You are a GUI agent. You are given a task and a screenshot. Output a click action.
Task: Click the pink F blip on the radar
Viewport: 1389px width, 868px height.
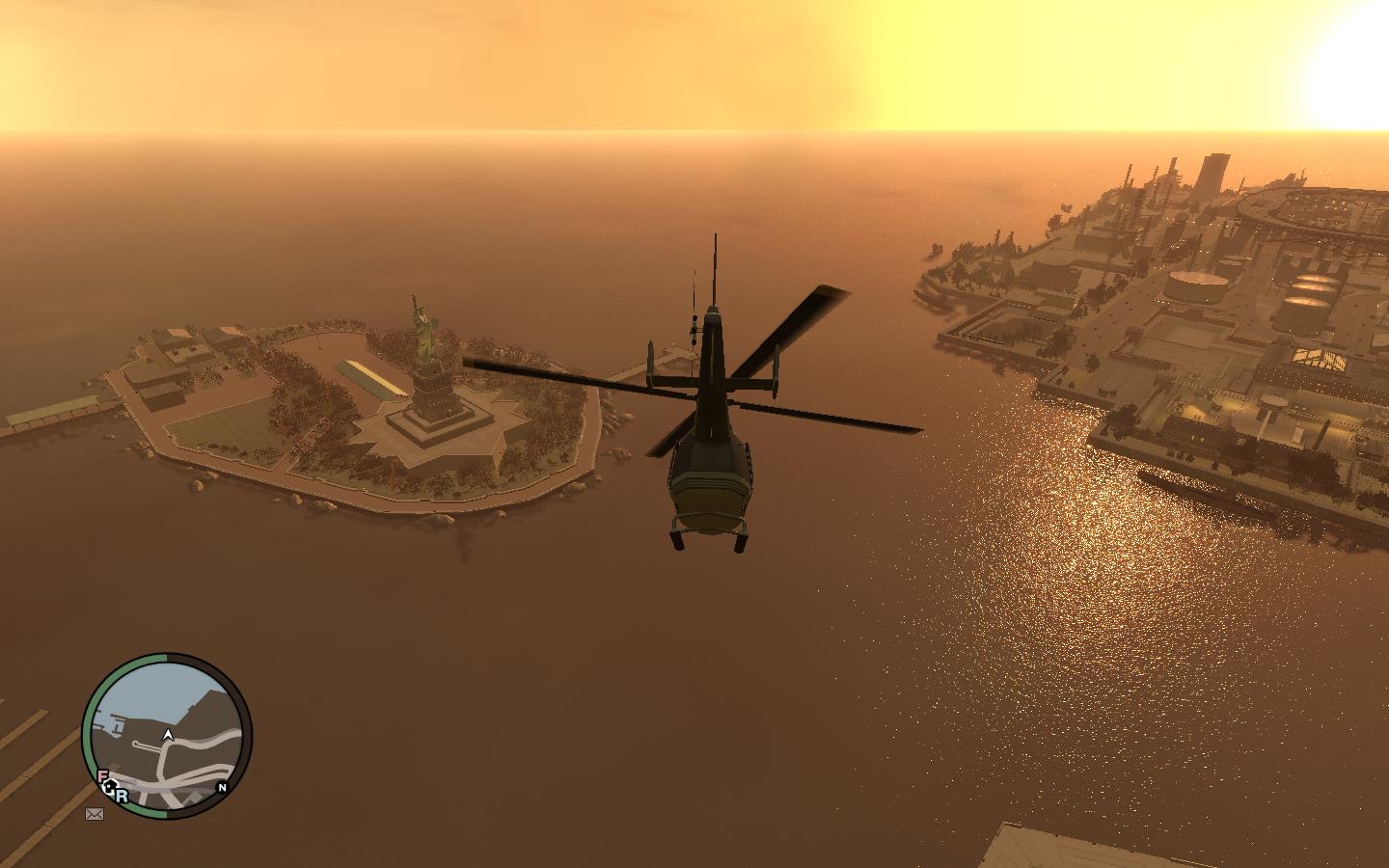pos(102,776)
